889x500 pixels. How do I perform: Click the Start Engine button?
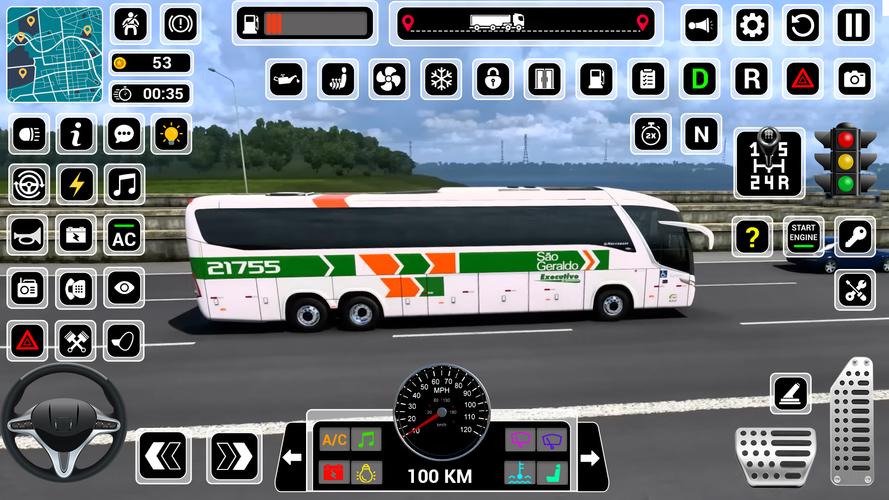click(x=802, y=237)
